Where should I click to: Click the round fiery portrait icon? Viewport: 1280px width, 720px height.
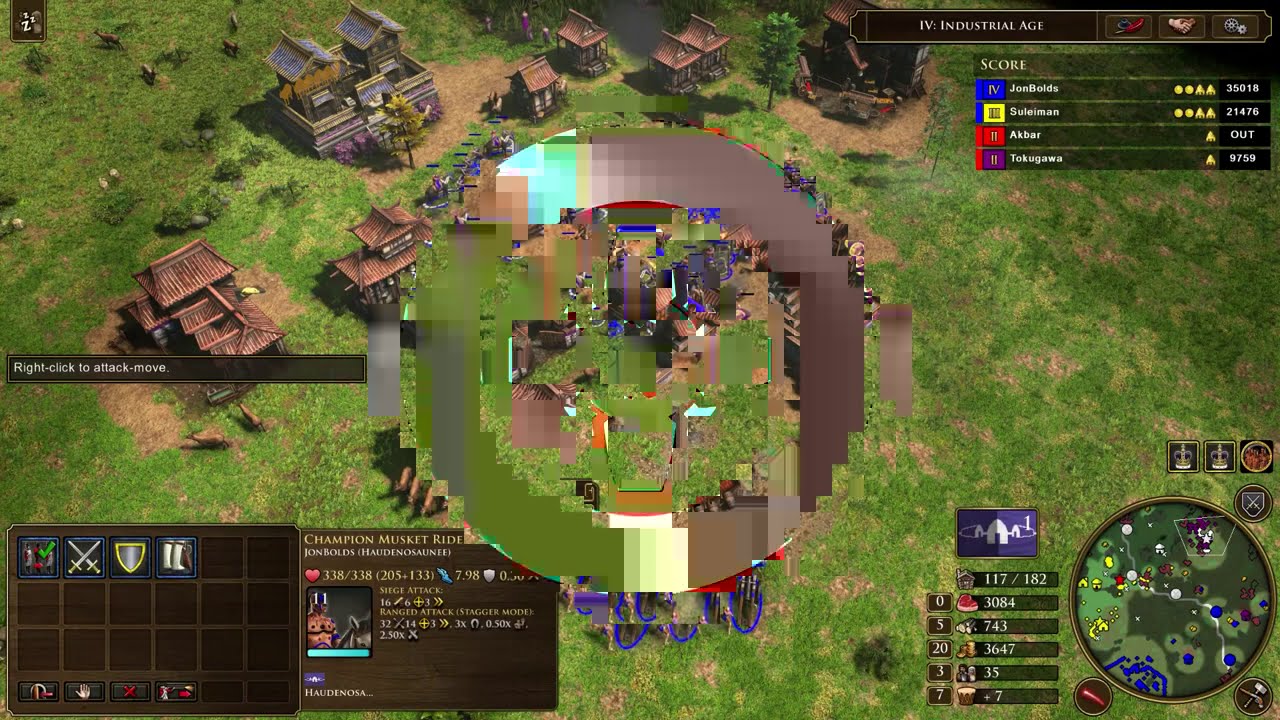[x=1256, y=457]
